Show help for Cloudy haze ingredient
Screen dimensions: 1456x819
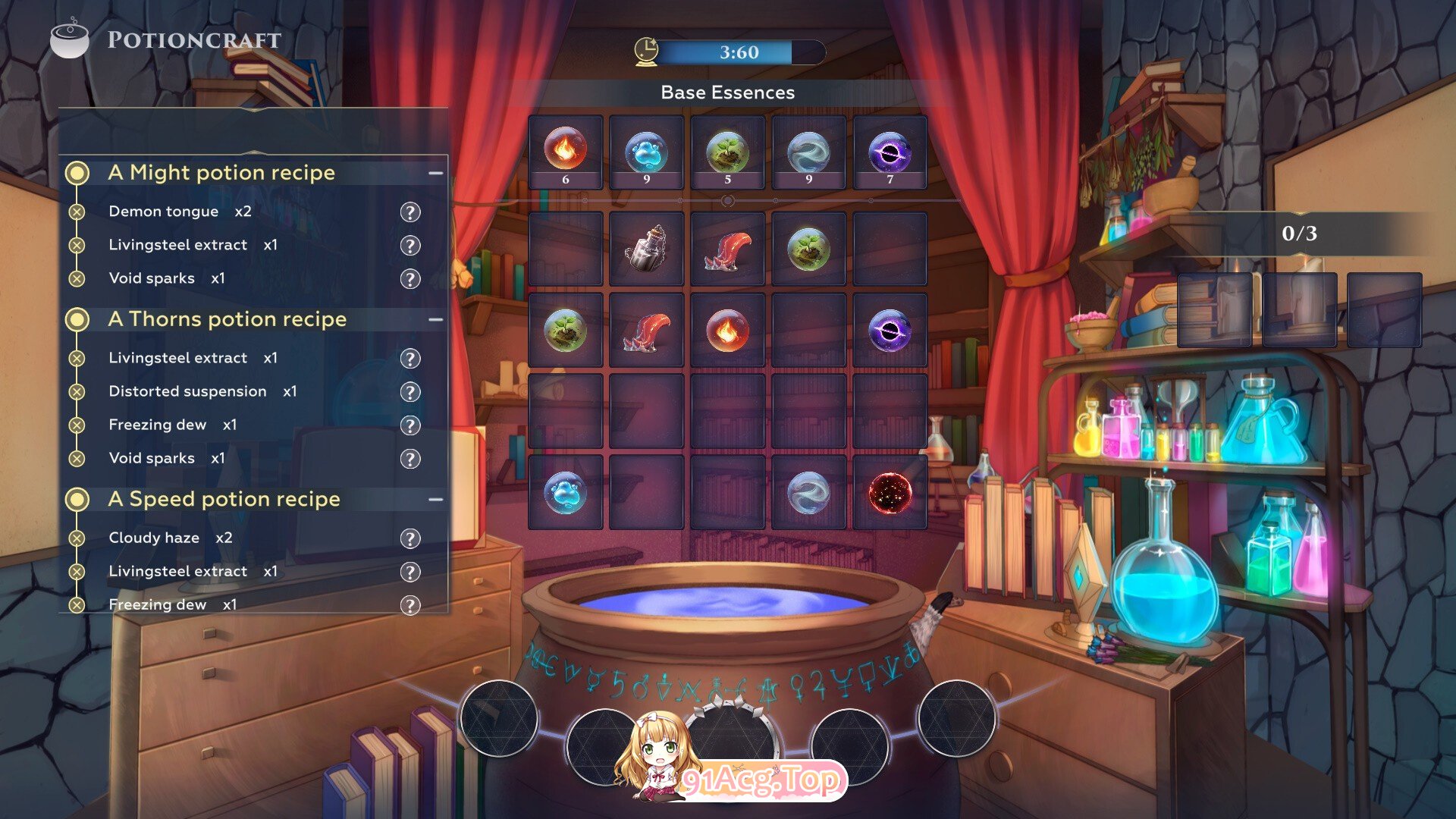(x=410, y=538)
